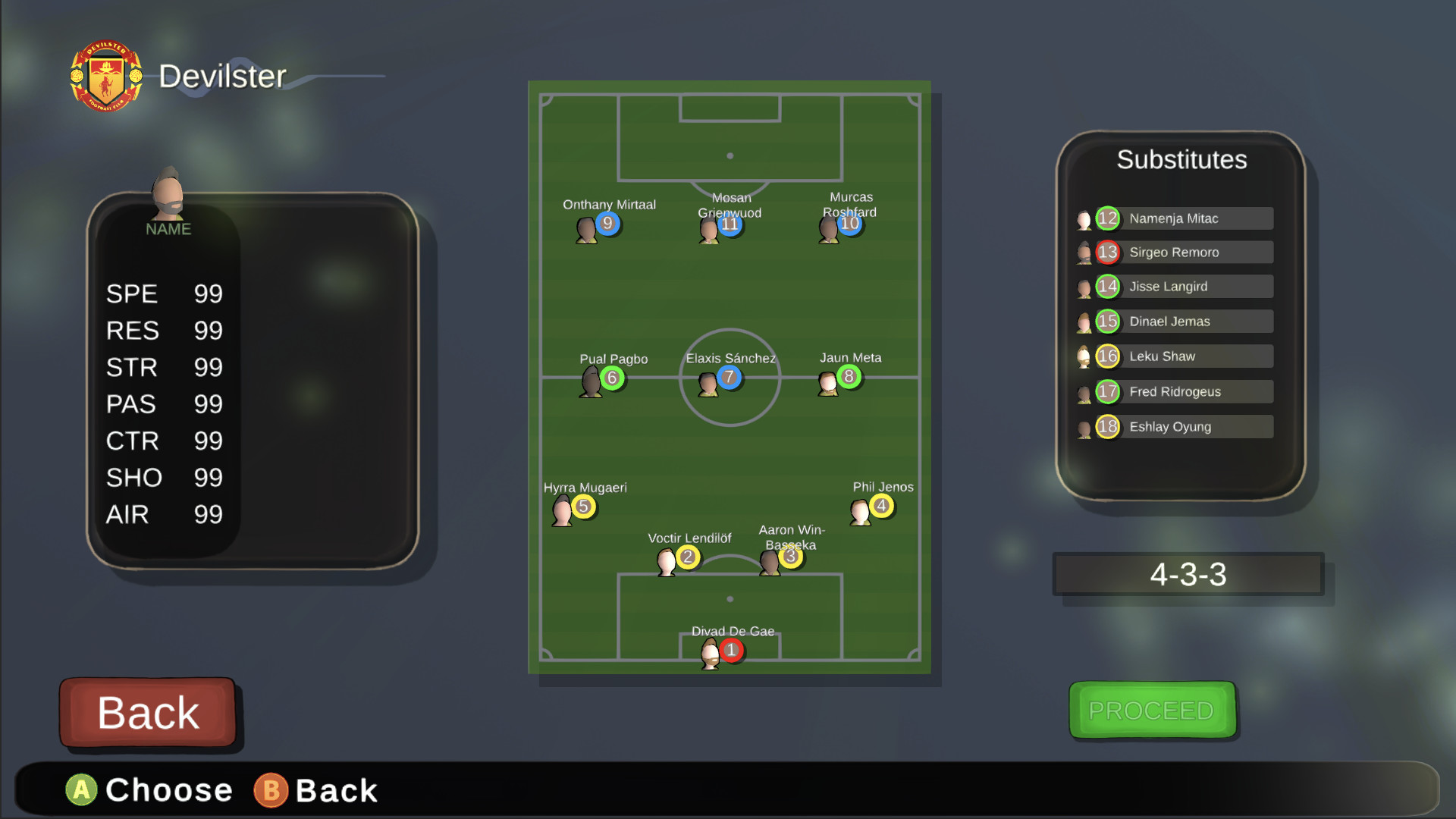Open the 4-3-3 formation selector
Image resolution: width=1456 pixels, height=819 pixels.
1188,574
